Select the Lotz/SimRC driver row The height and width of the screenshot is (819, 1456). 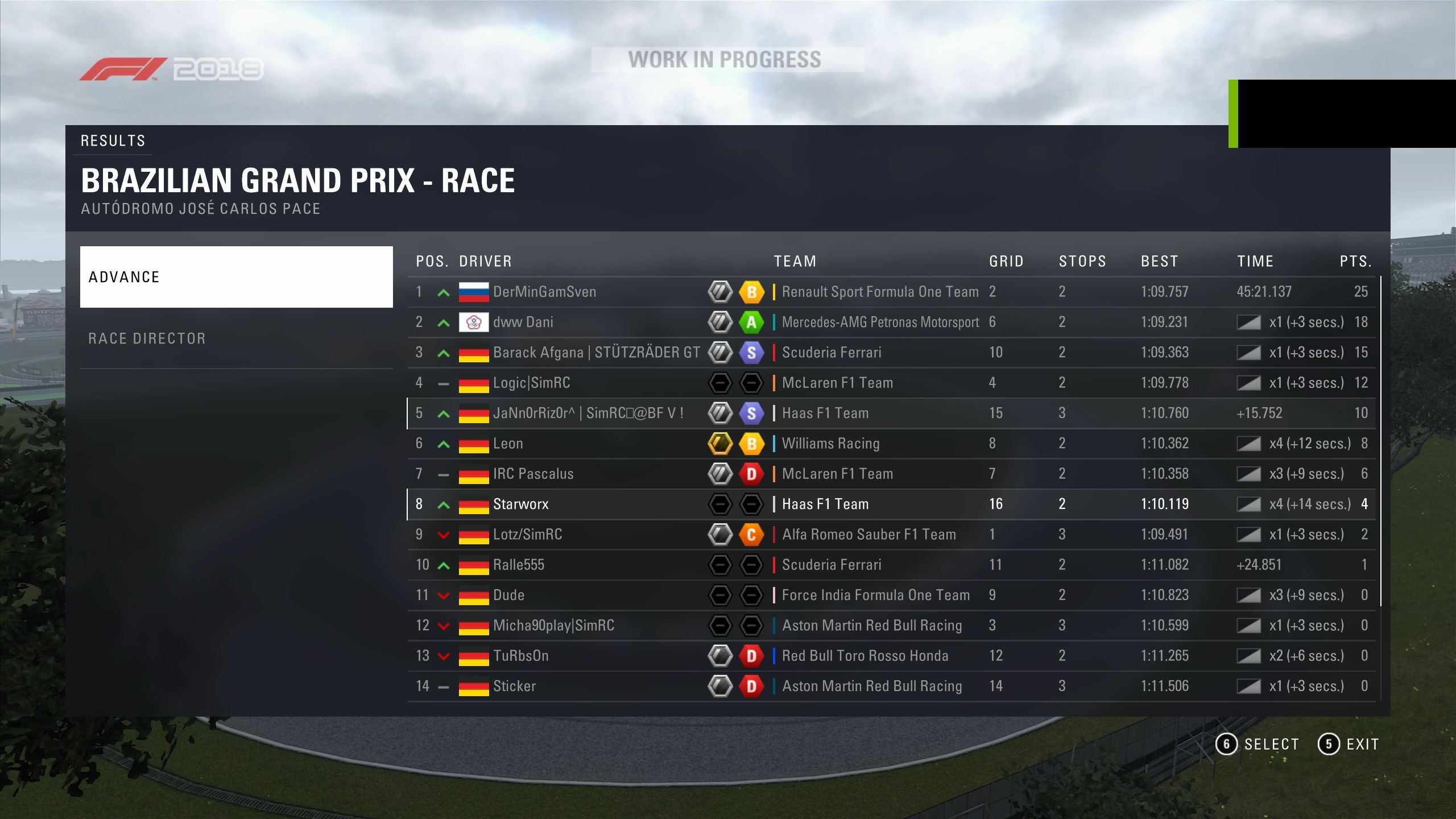coord(891,535)
